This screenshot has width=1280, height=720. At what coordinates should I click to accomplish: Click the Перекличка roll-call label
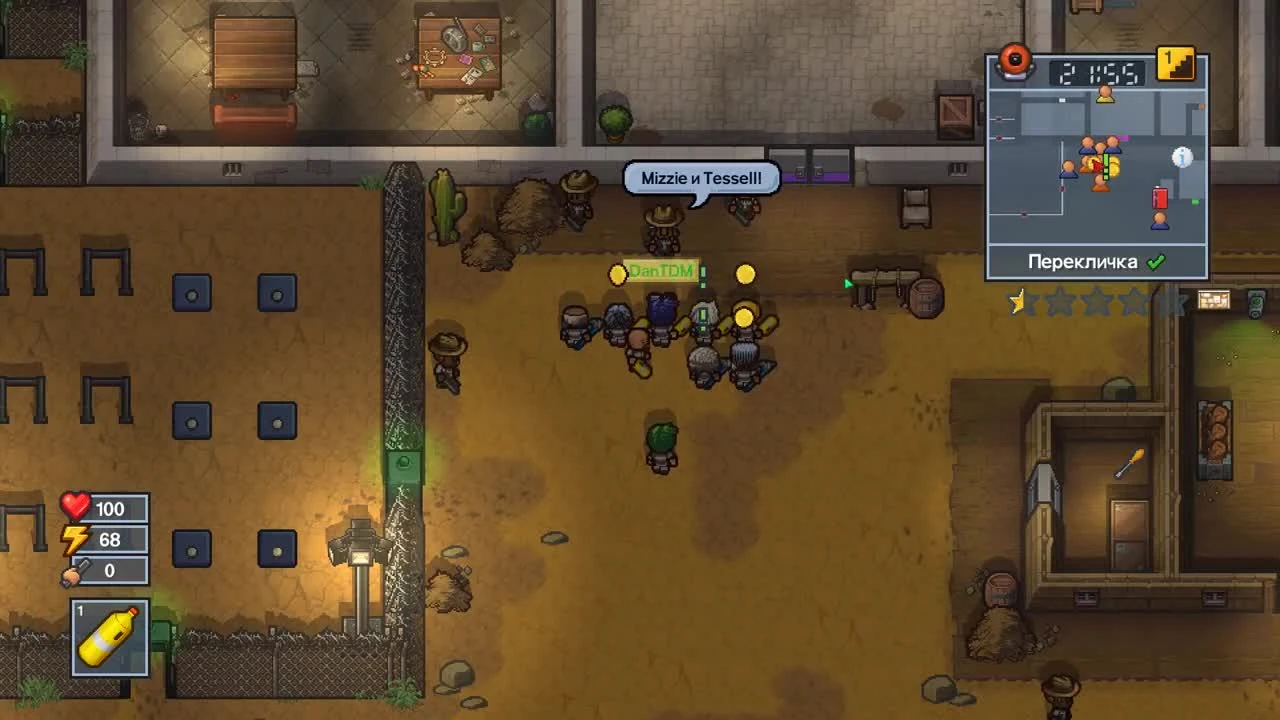pyautogui.click(x=1084, y=260)
